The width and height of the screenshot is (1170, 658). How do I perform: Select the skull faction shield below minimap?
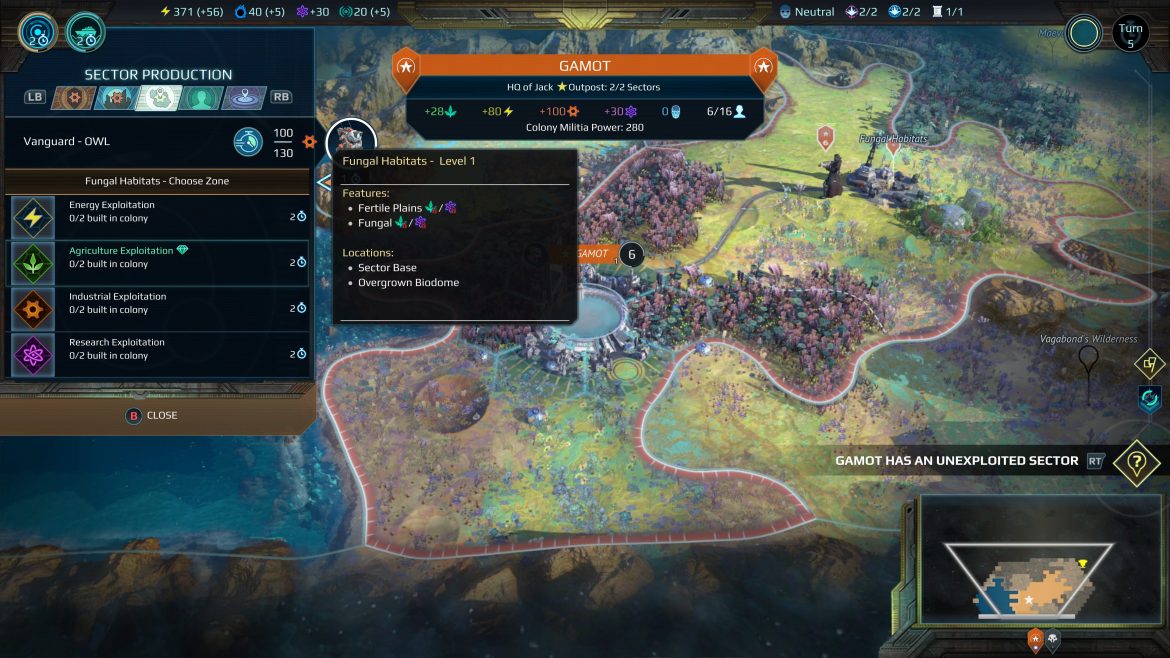pyautogui.click(x=1053, y=639)
